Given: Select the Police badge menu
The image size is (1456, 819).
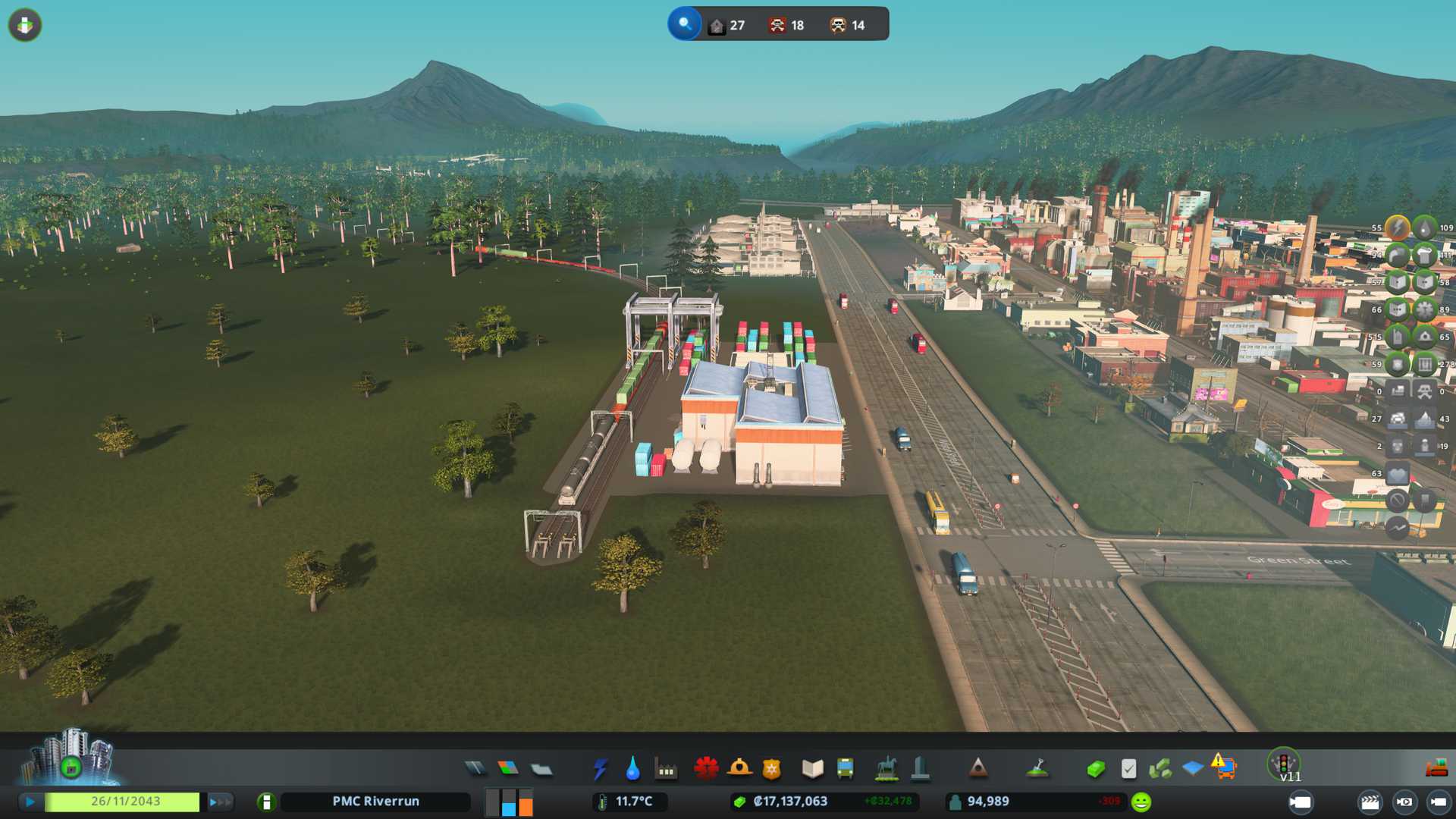Looking at the screenshot, I should click(x=772, y=769).
